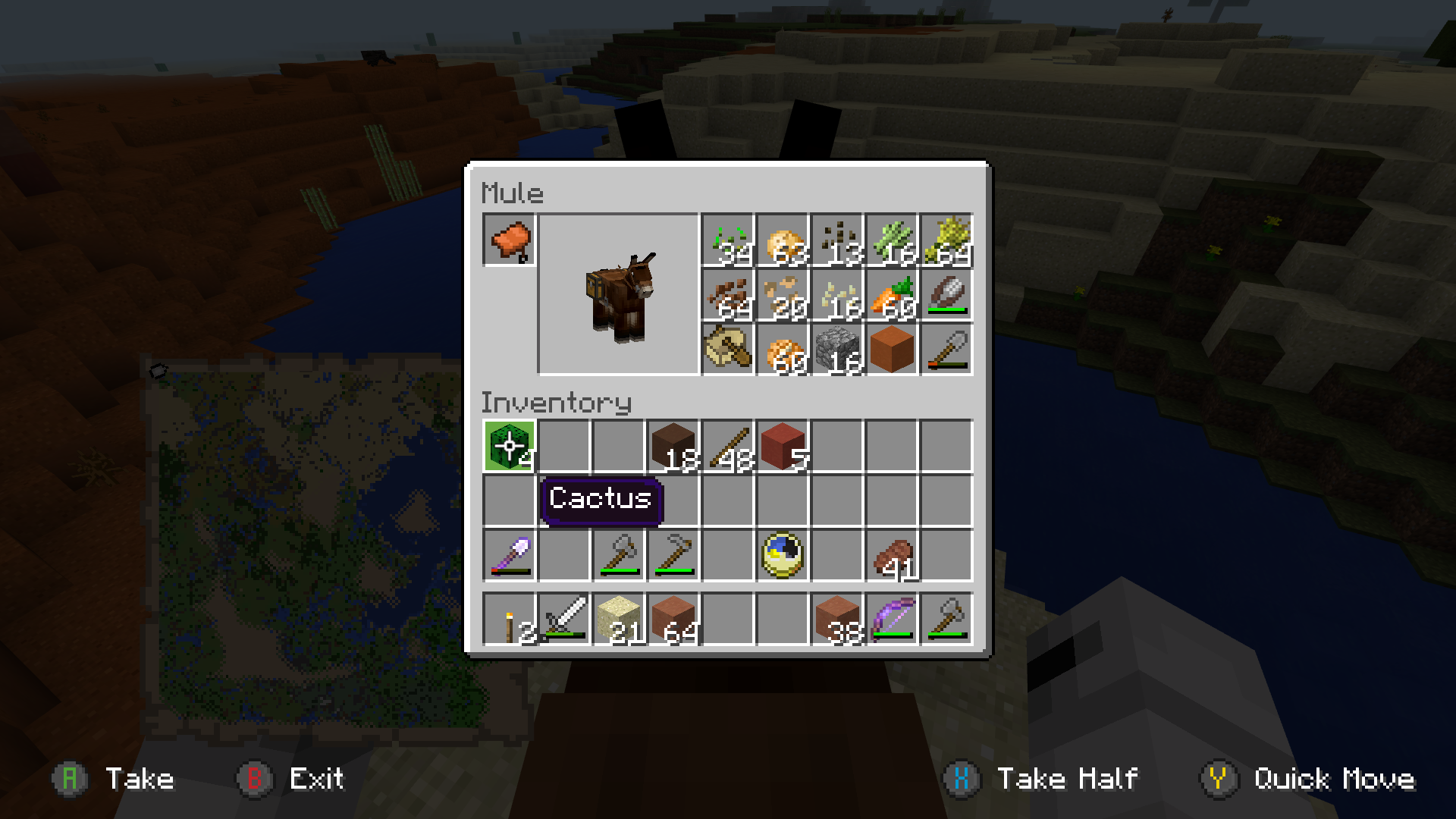The image size is (1456, 819).
Task: Take the 64 cocoa beans
Action: 728,296
